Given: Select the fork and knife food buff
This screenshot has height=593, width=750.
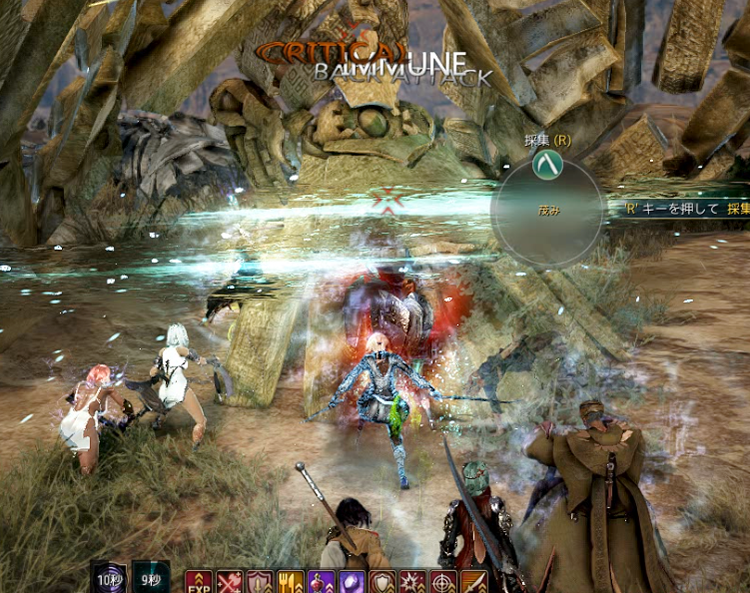Looking at the screenshot, I should click(x=291, y=582).
